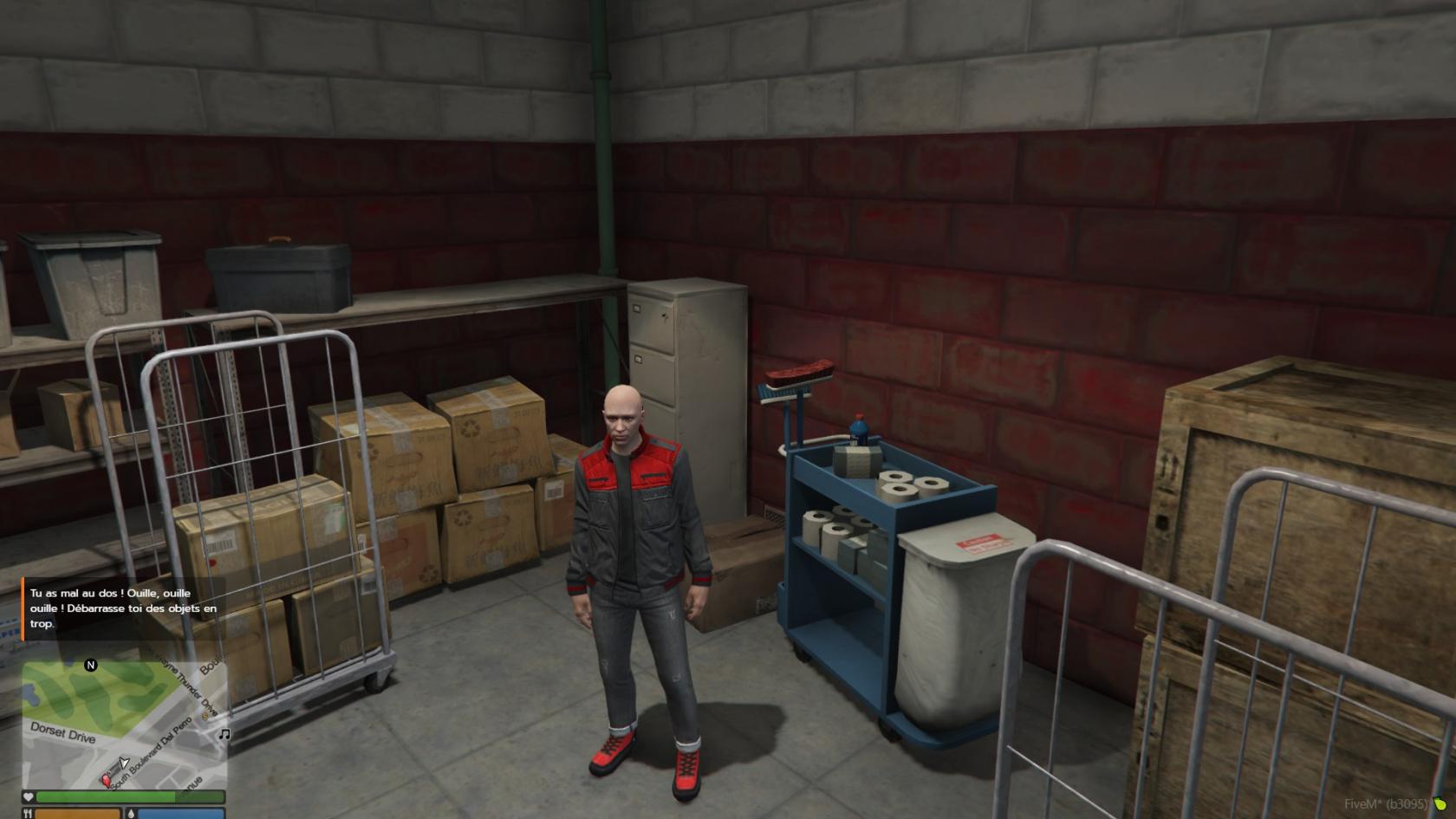Click the white player arrow on minimap
The height and width of the screenshot is (819, 1456).
click(x=124, y=763)
